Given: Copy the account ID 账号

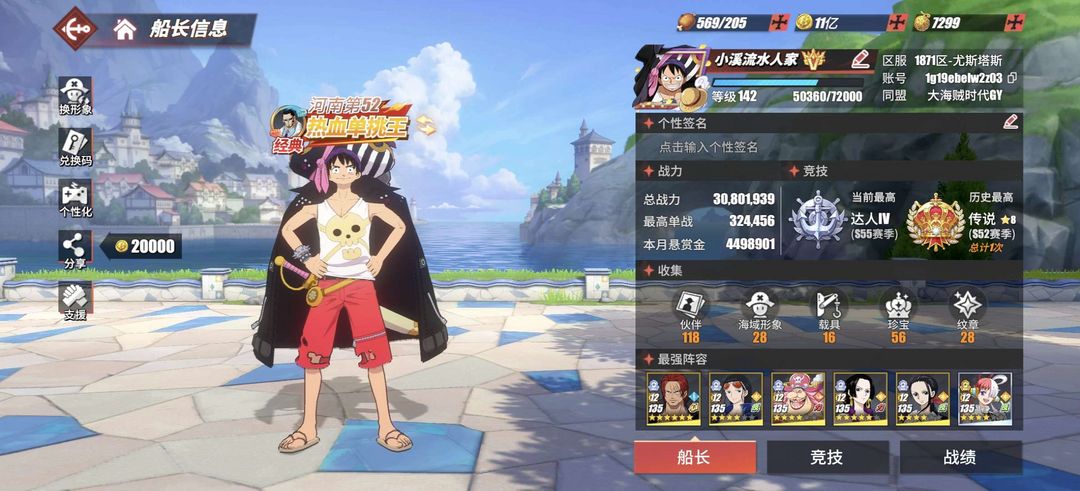Looking at the screenshot, I should point(1012,78).
